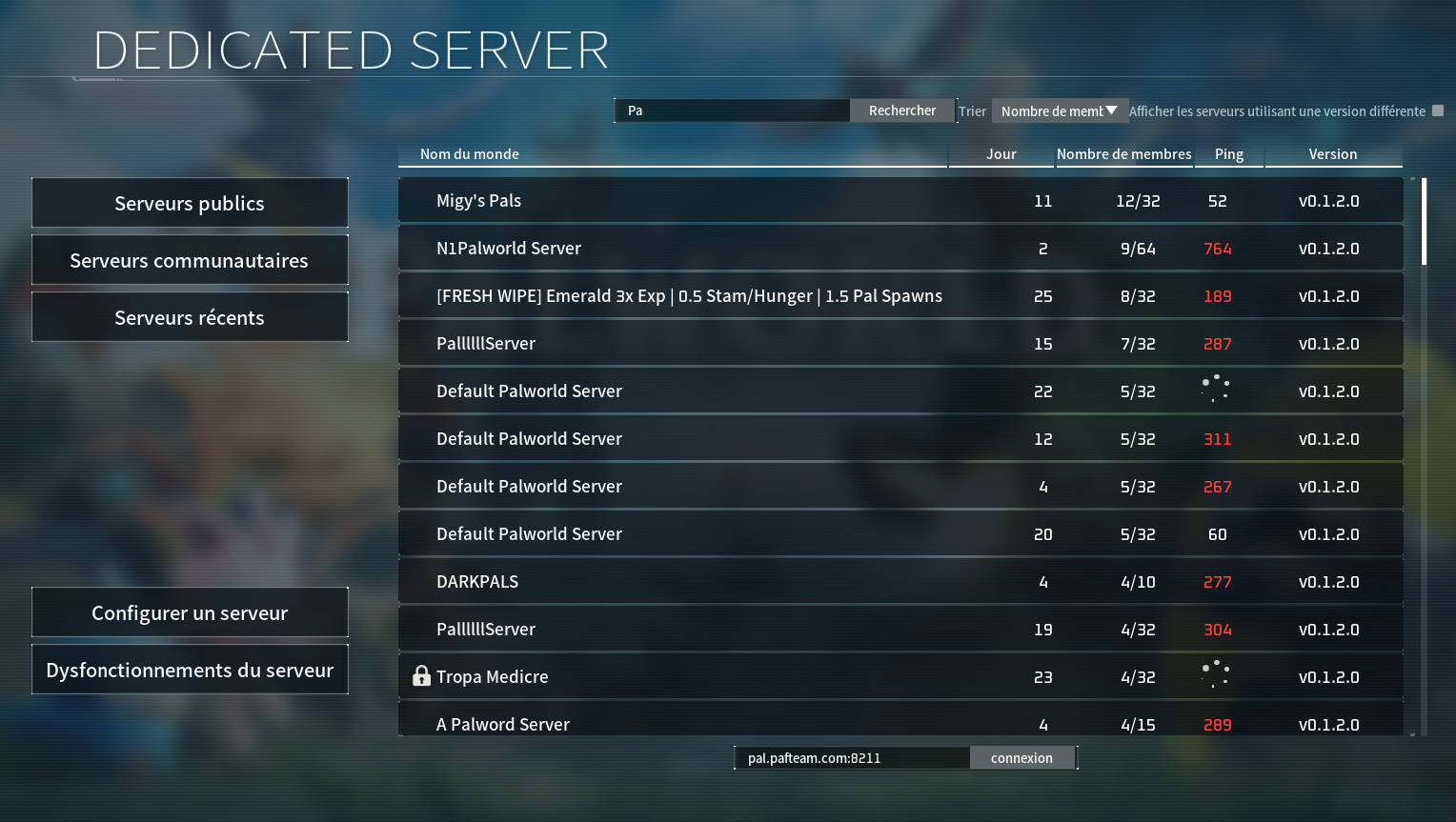Open the Trier sort dropdown

[1060, 110]
